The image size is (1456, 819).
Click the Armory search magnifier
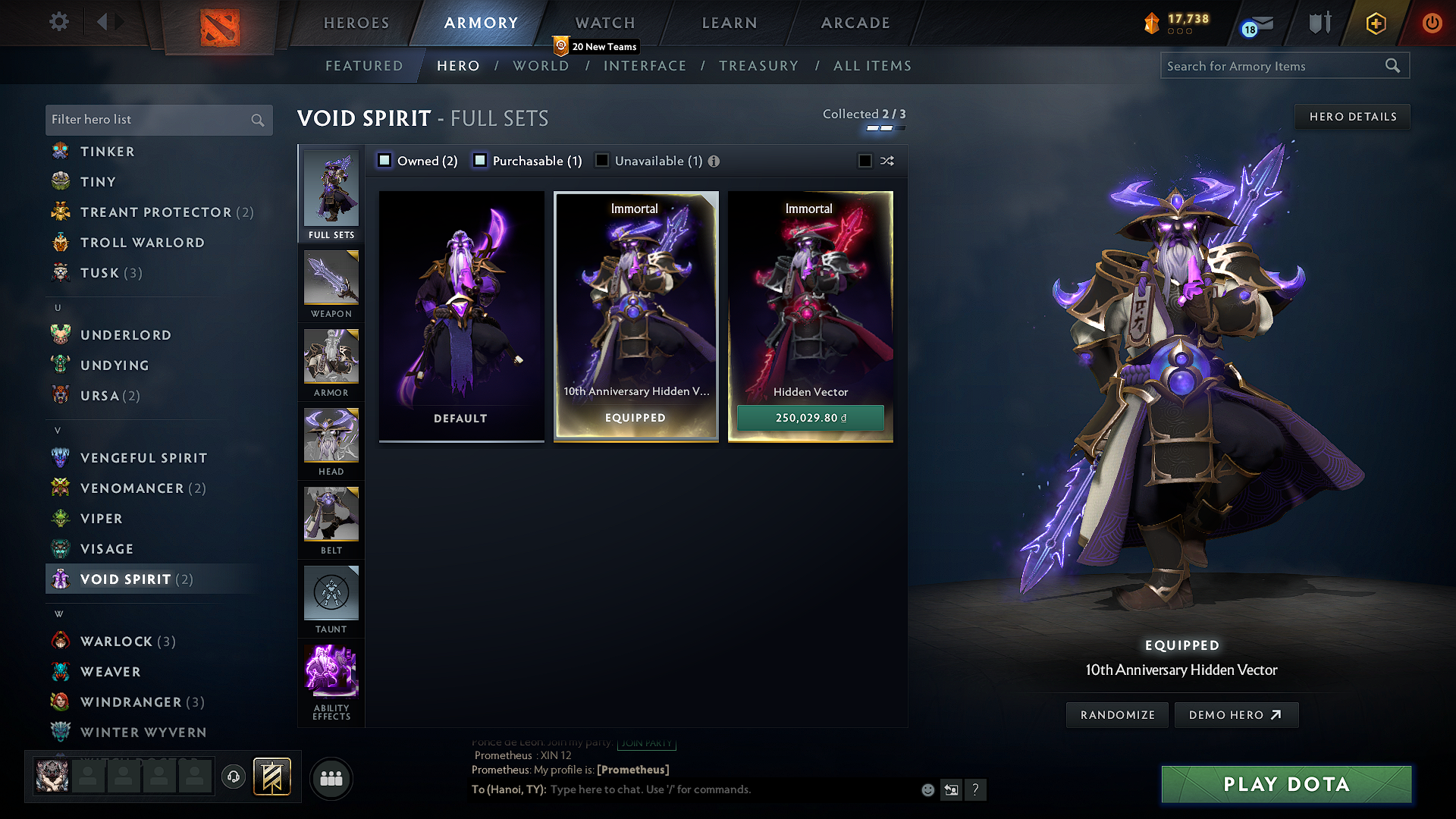pos(1393,65)
